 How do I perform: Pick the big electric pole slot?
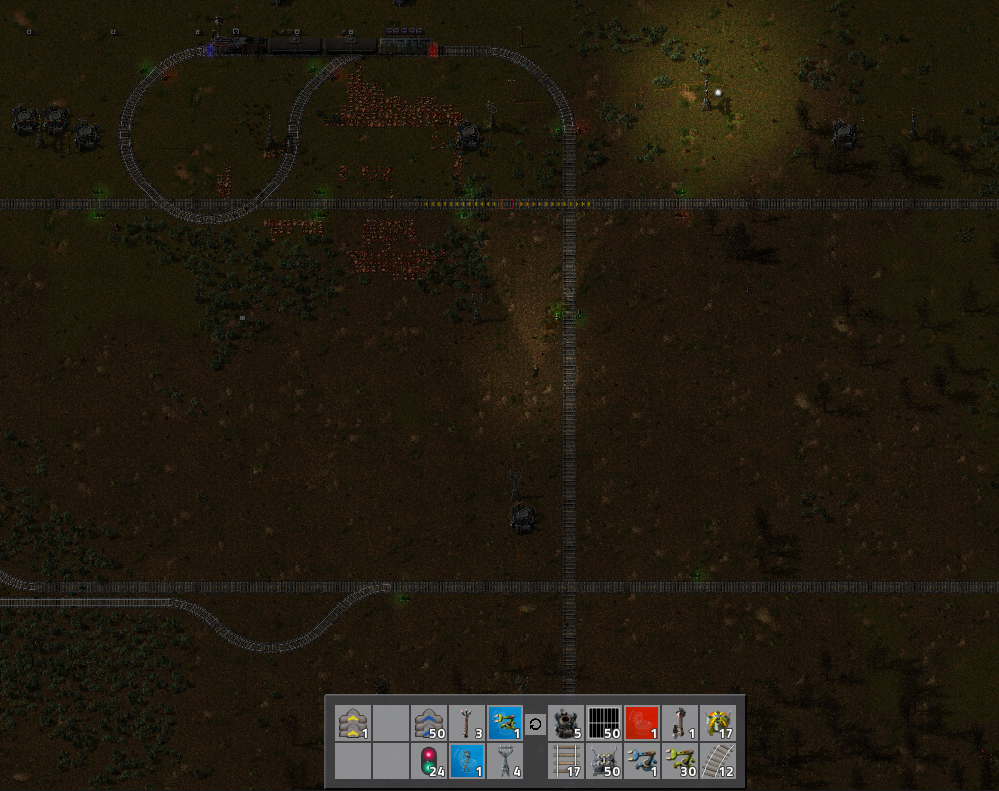tap(505, 761)
